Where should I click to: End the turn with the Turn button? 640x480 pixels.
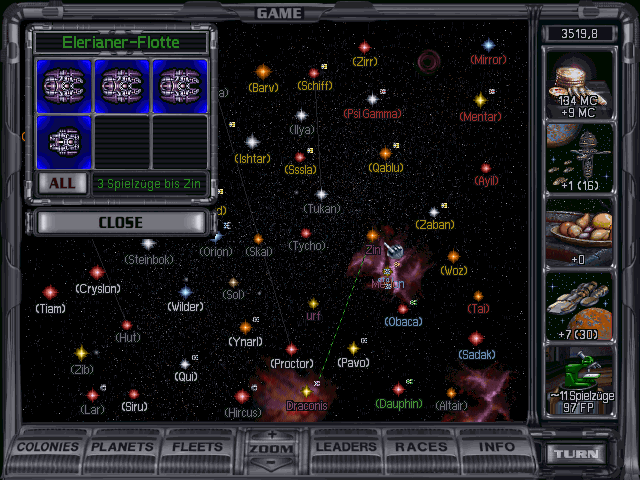coord(580,454)
